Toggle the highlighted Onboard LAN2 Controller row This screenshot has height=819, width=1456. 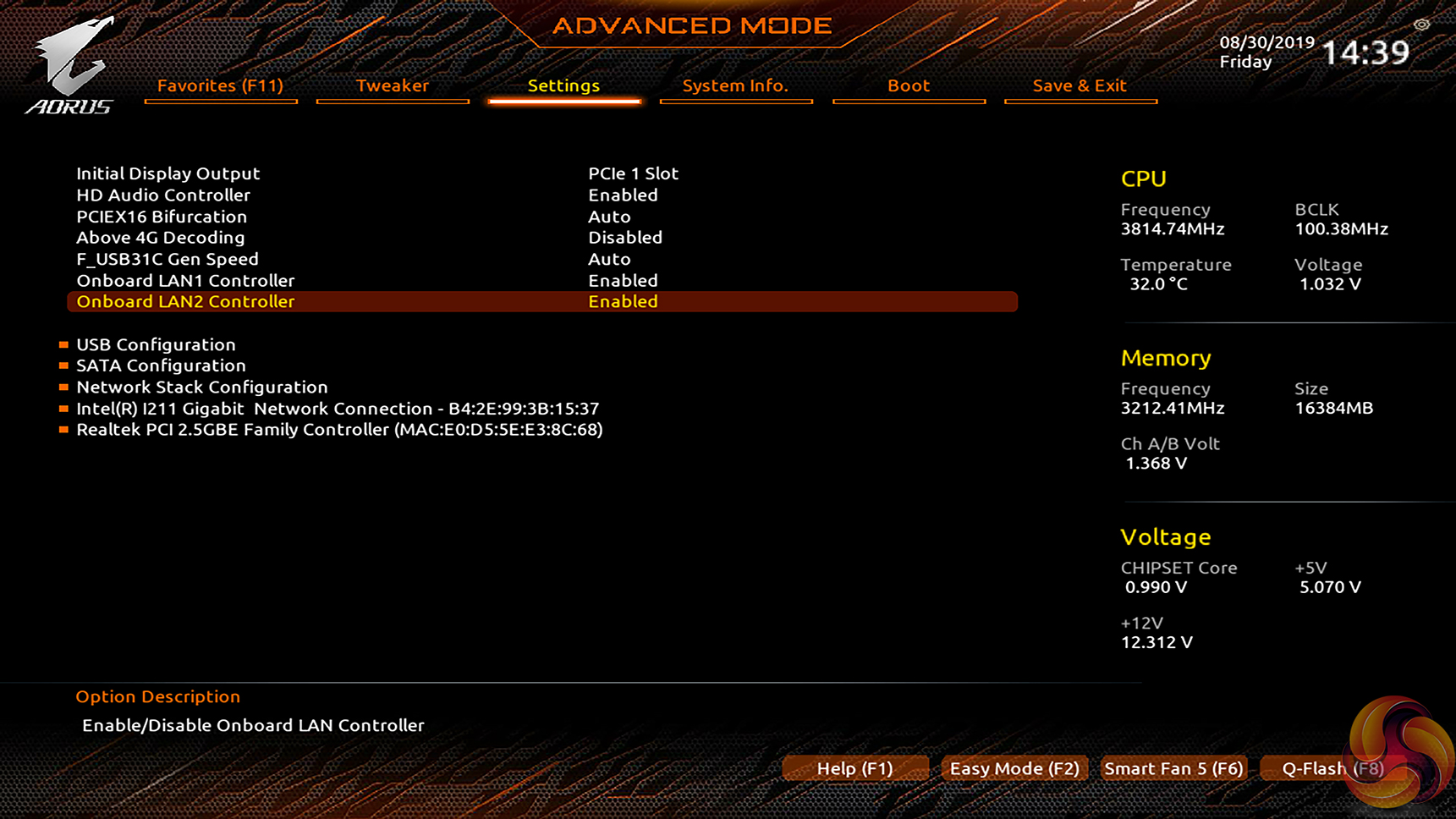pos(541,301)
